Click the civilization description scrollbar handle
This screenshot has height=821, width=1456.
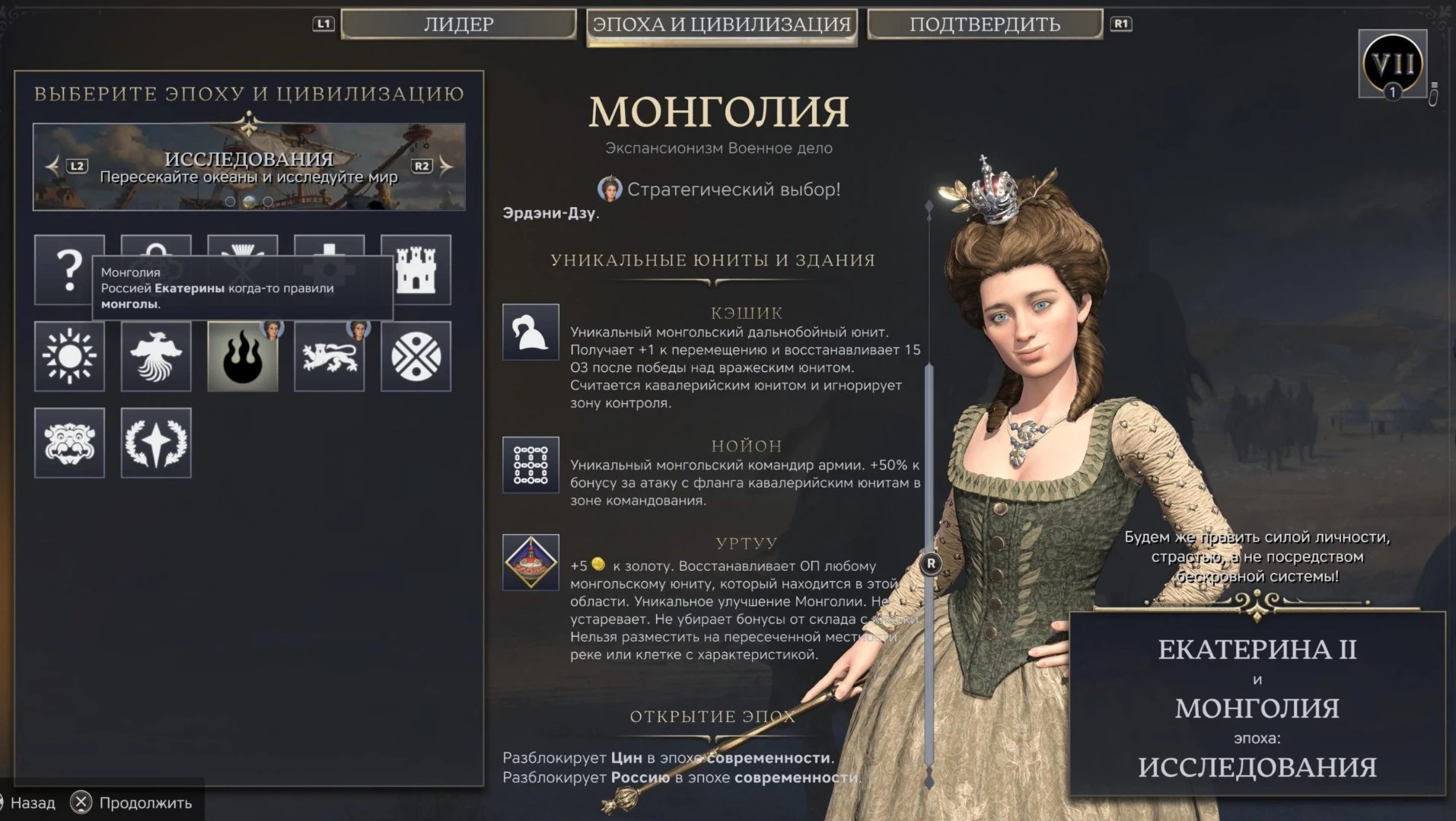(x=930, y=564)
